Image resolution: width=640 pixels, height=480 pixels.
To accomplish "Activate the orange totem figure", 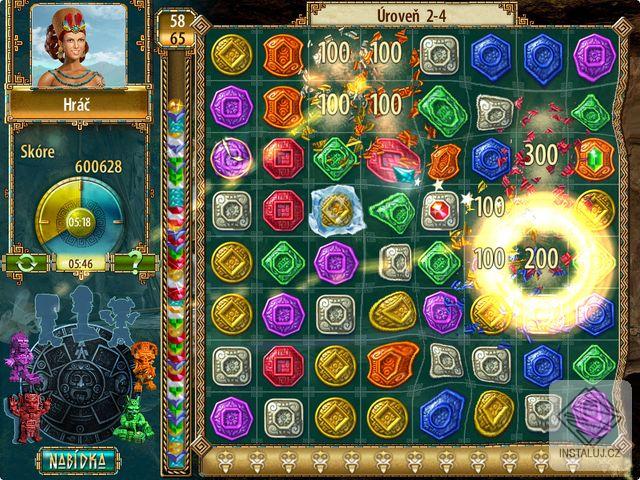I will [x=145, y=358].
